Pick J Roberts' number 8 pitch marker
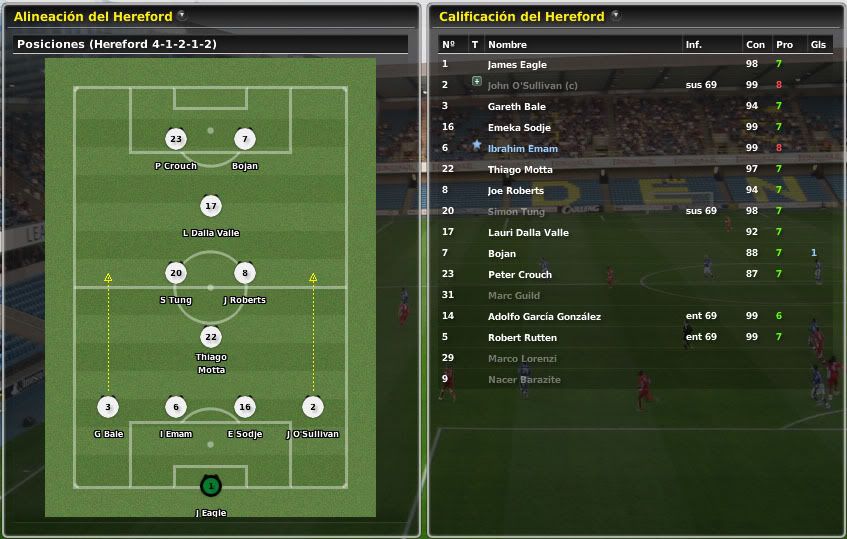This screenshot has width=847, height=539. coord(244,273)
